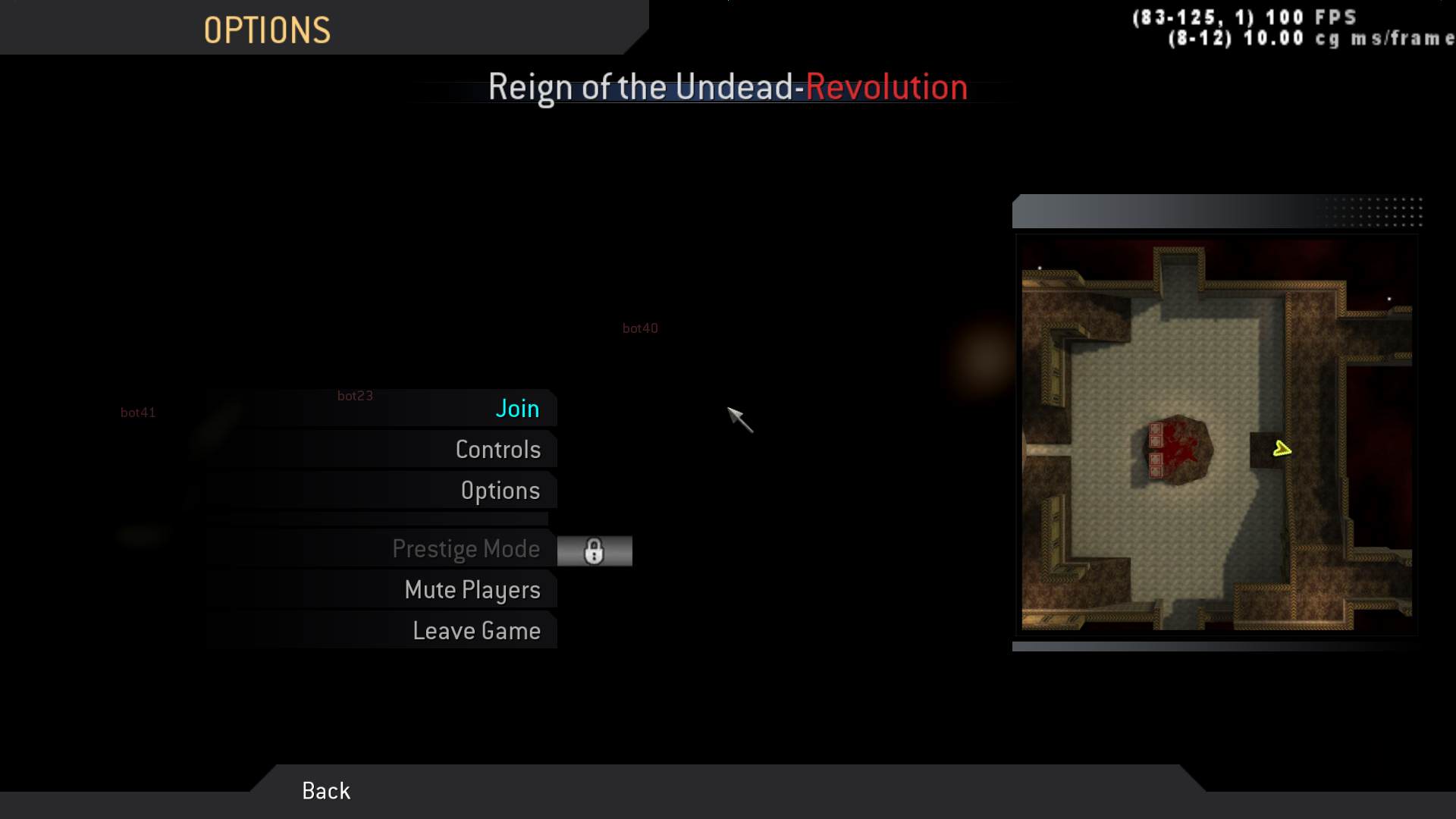Click the padlock icon next to Prestige Mode

coord(595,551)
